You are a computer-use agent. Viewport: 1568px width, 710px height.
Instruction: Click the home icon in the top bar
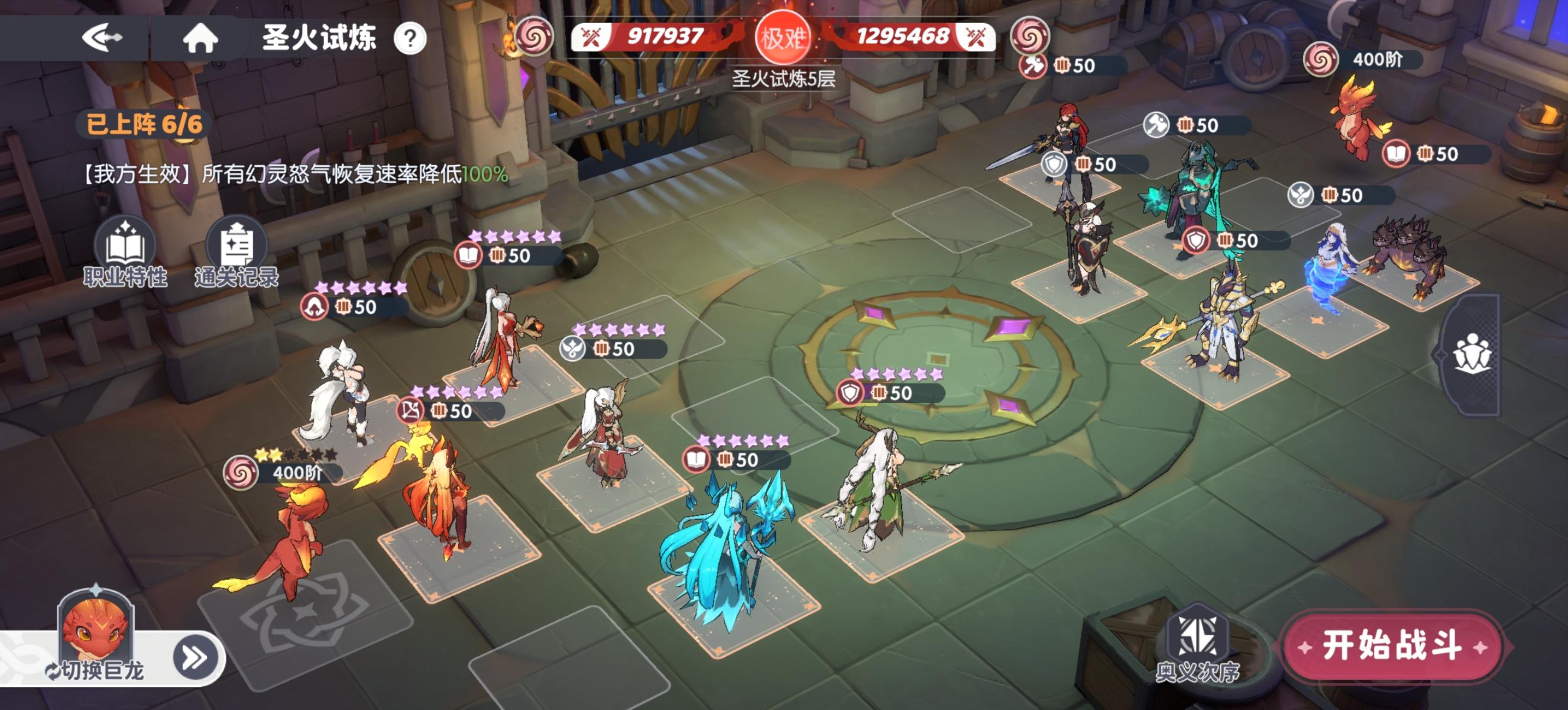click(202, 38)
